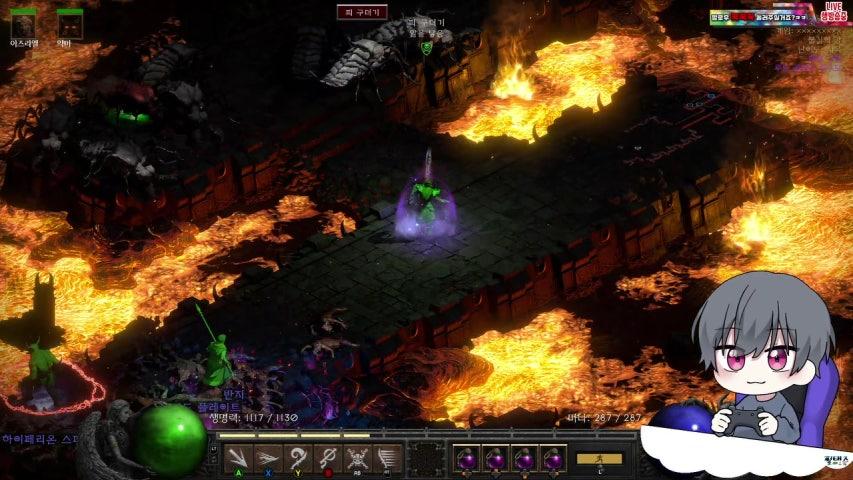
Task: Activate the red loop skill icon
Action: point(327,459)
